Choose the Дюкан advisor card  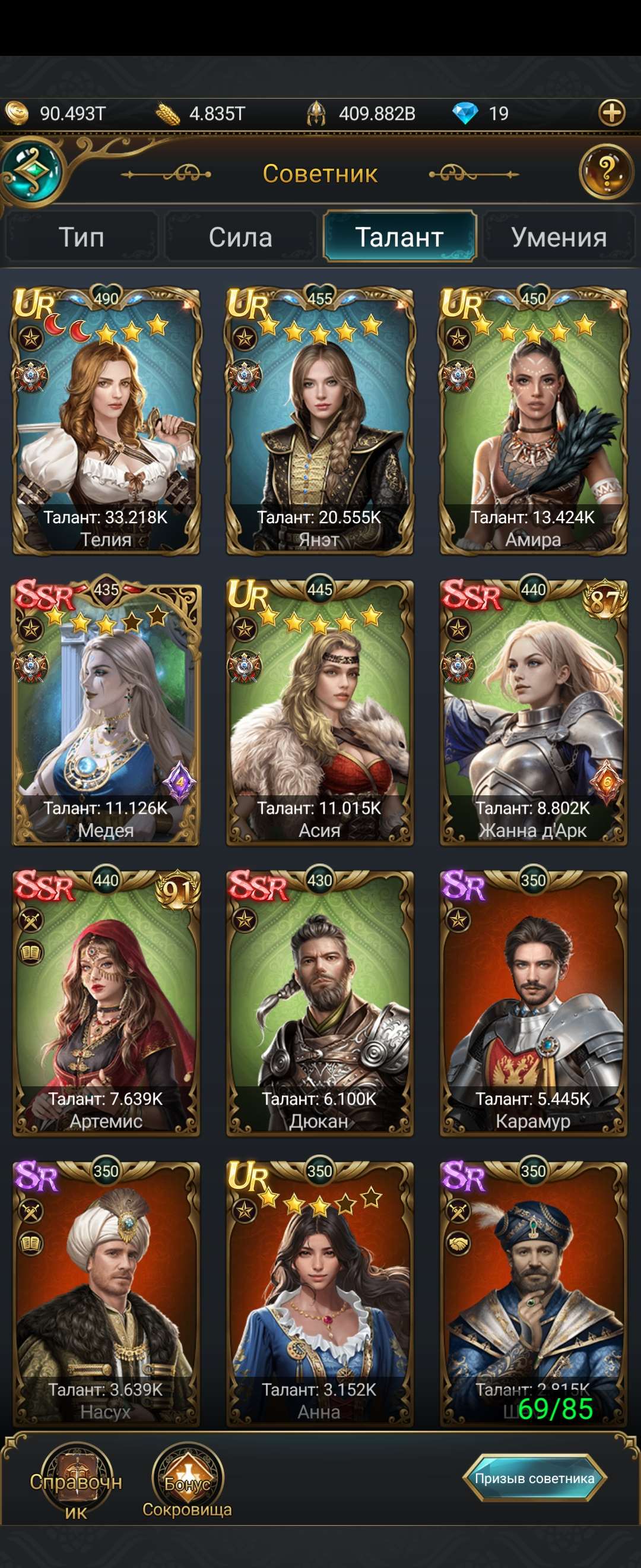[320, 1003]
